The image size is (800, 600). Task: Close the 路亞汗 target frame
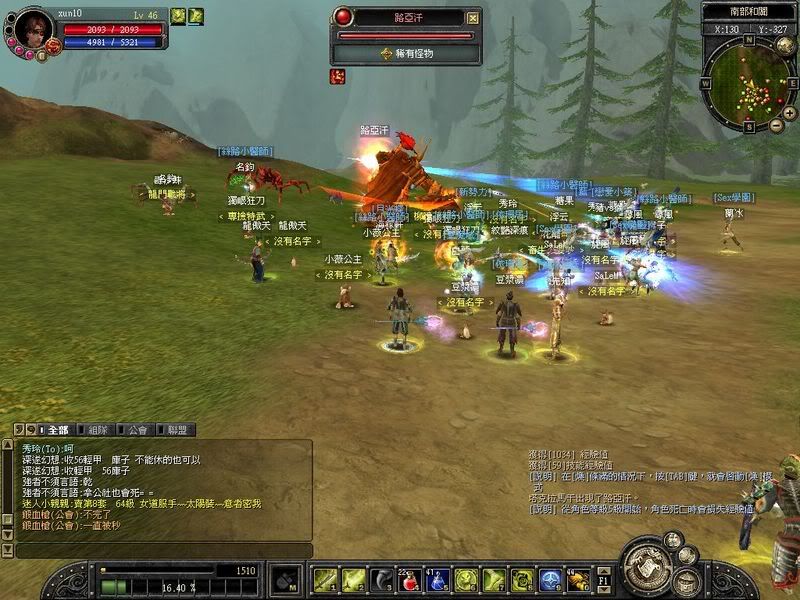tap(473, 17)
